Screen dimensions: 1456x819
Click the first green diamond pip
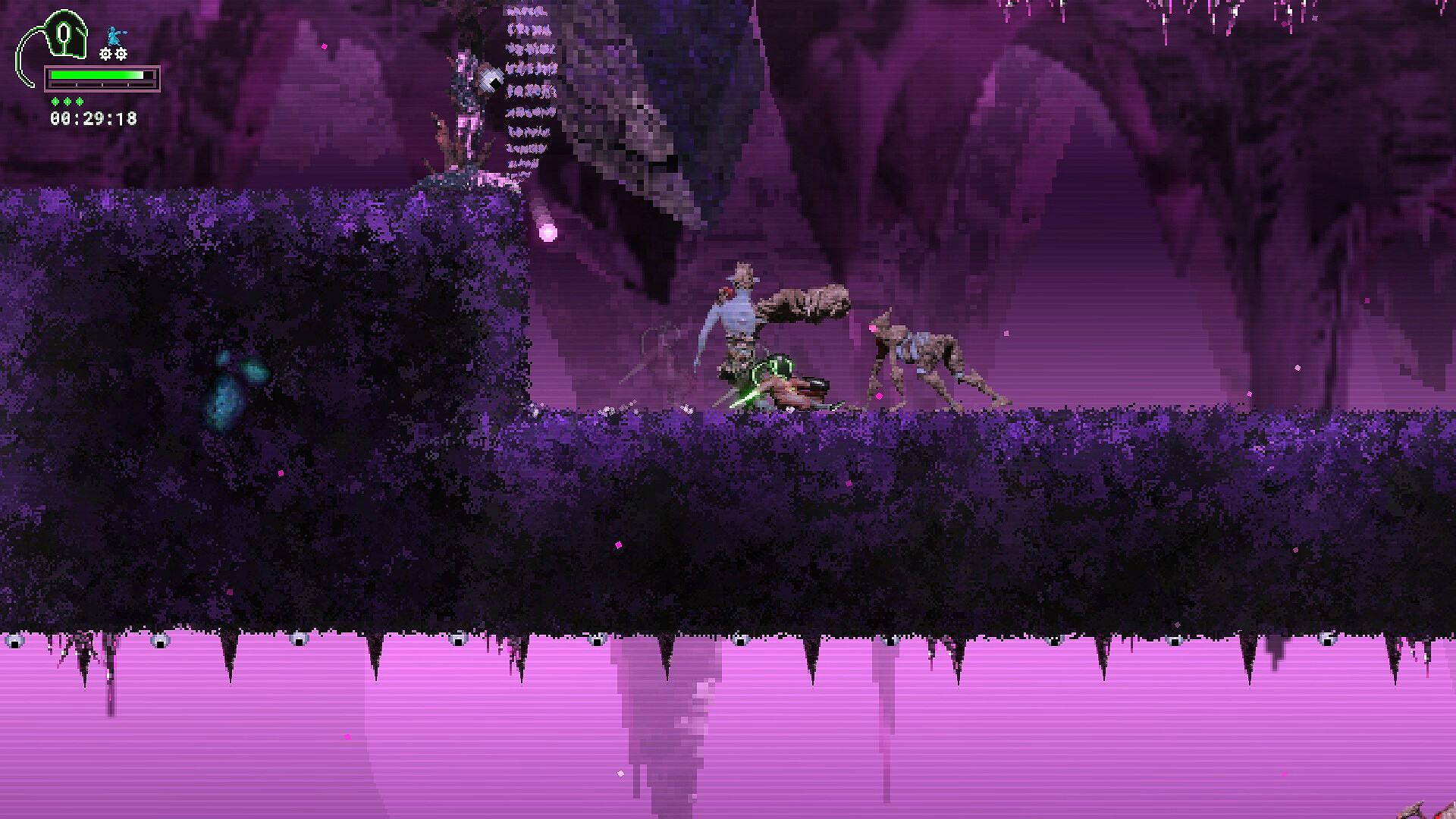[55, 101]
